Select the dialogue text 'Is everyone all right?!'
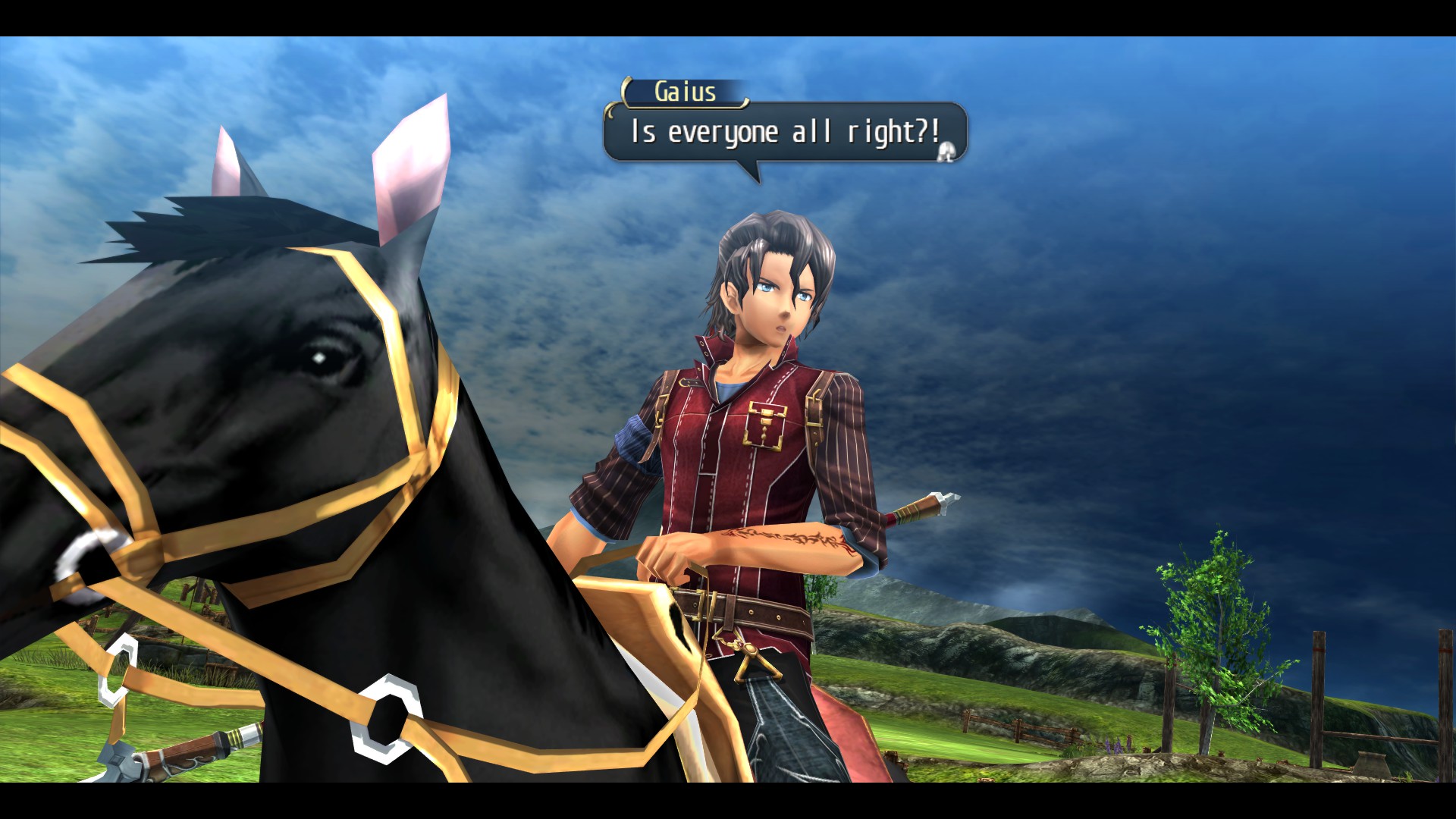1456x819 pixels. (781, 134)
